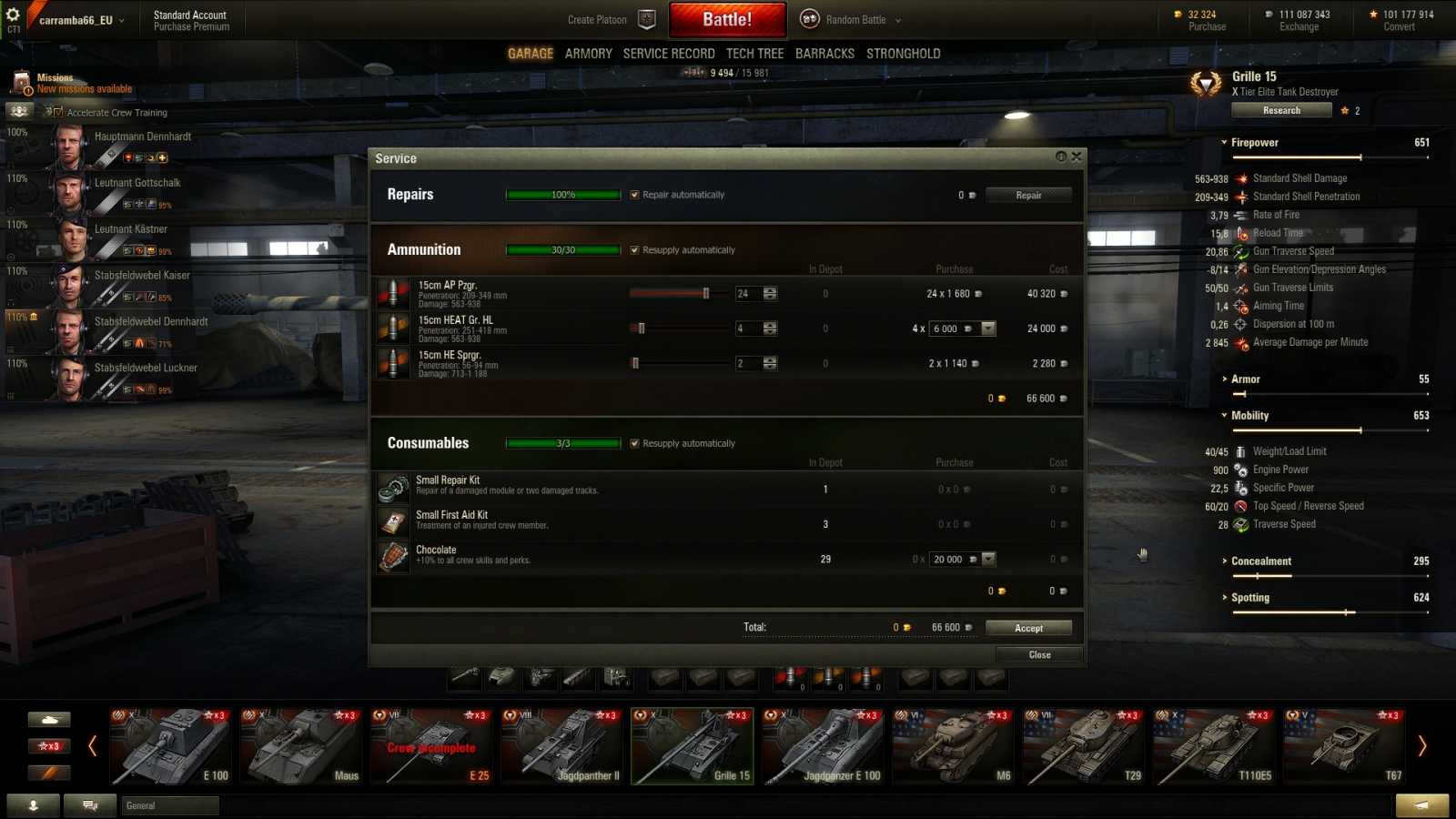Viewport: 1456px width, 819px height.
Task: Click Accept to confirm service costs
Action: click(1028, 627)
